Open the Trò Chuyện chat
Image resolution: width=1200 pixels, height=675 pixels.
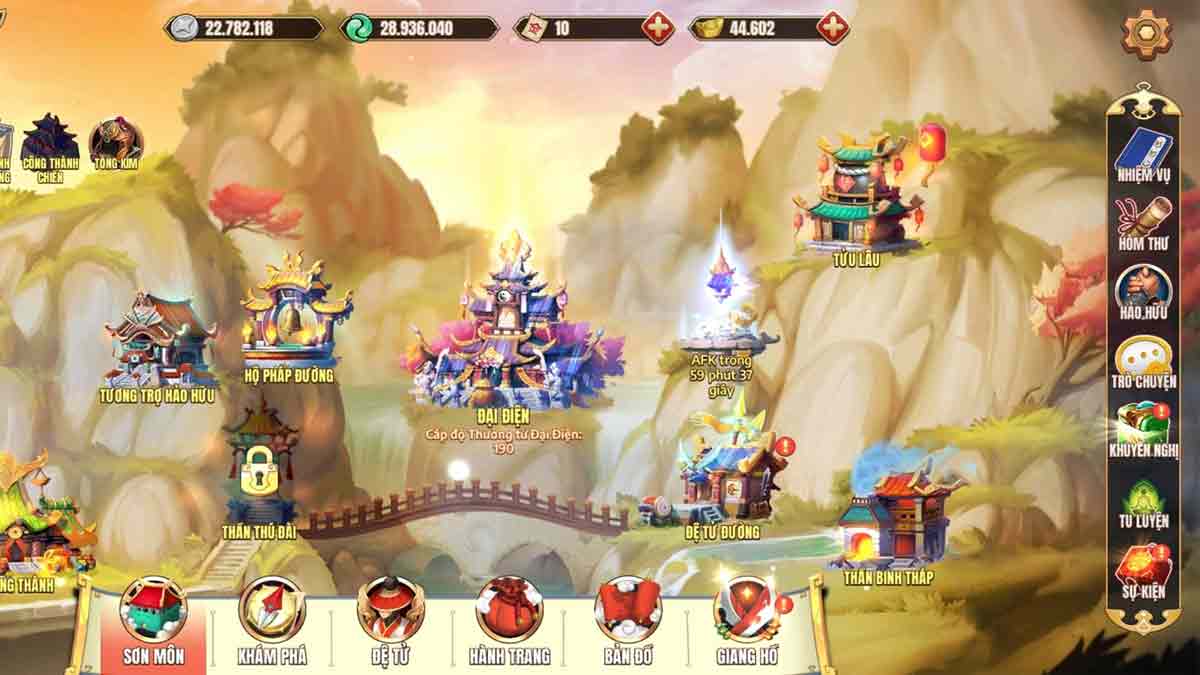(1143, 360)
